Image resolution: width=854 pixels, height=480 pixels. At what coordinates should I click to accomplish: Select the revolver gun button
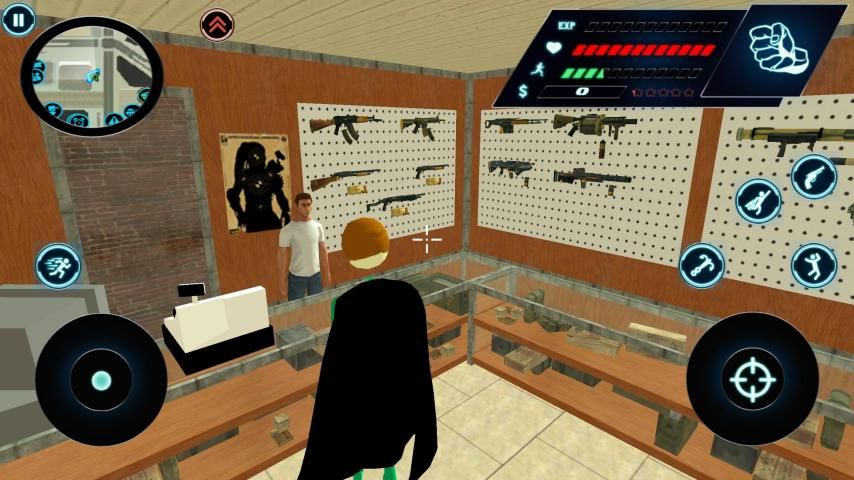[x=814, y=176]
